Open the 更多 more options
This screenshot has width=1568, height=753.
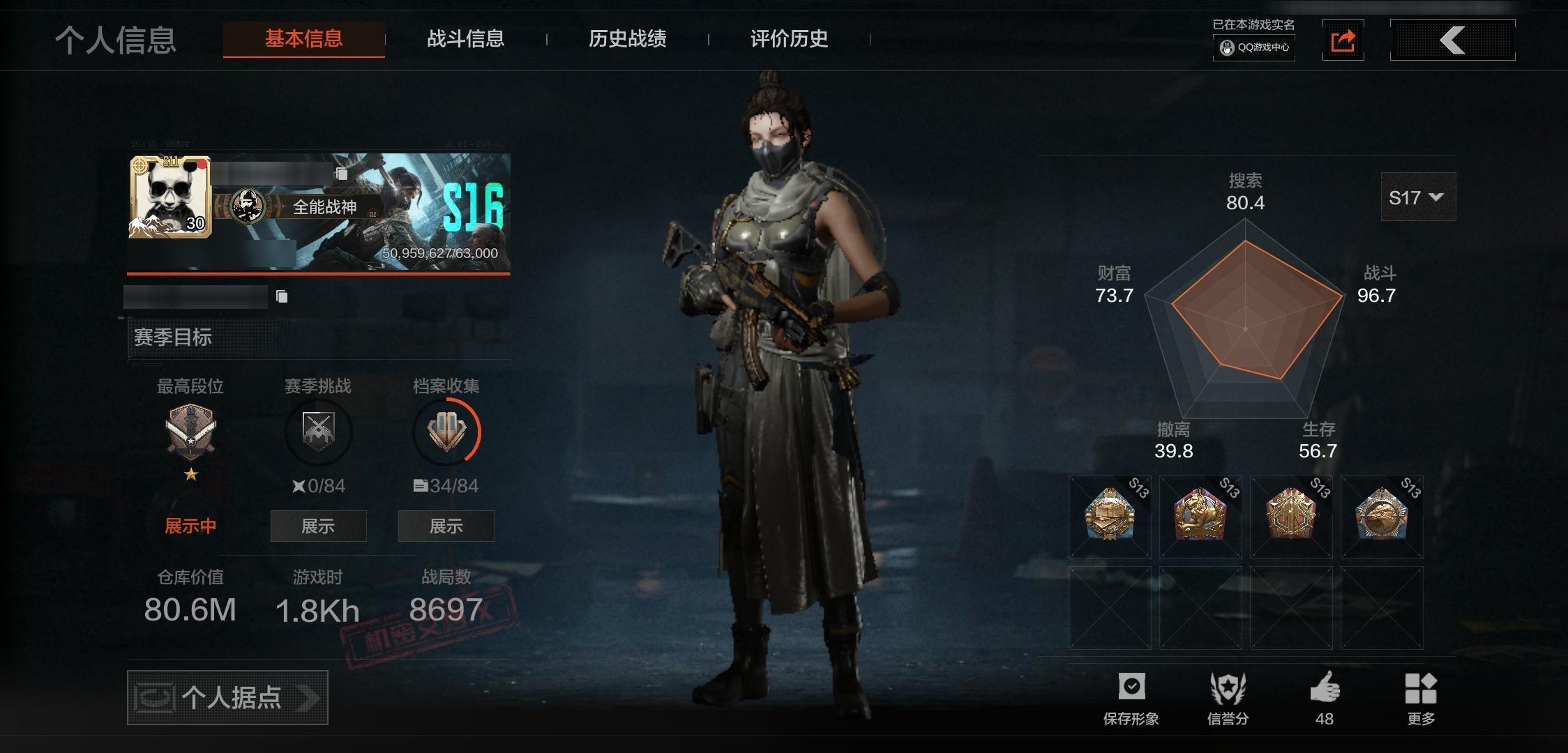pos(1420,699)
